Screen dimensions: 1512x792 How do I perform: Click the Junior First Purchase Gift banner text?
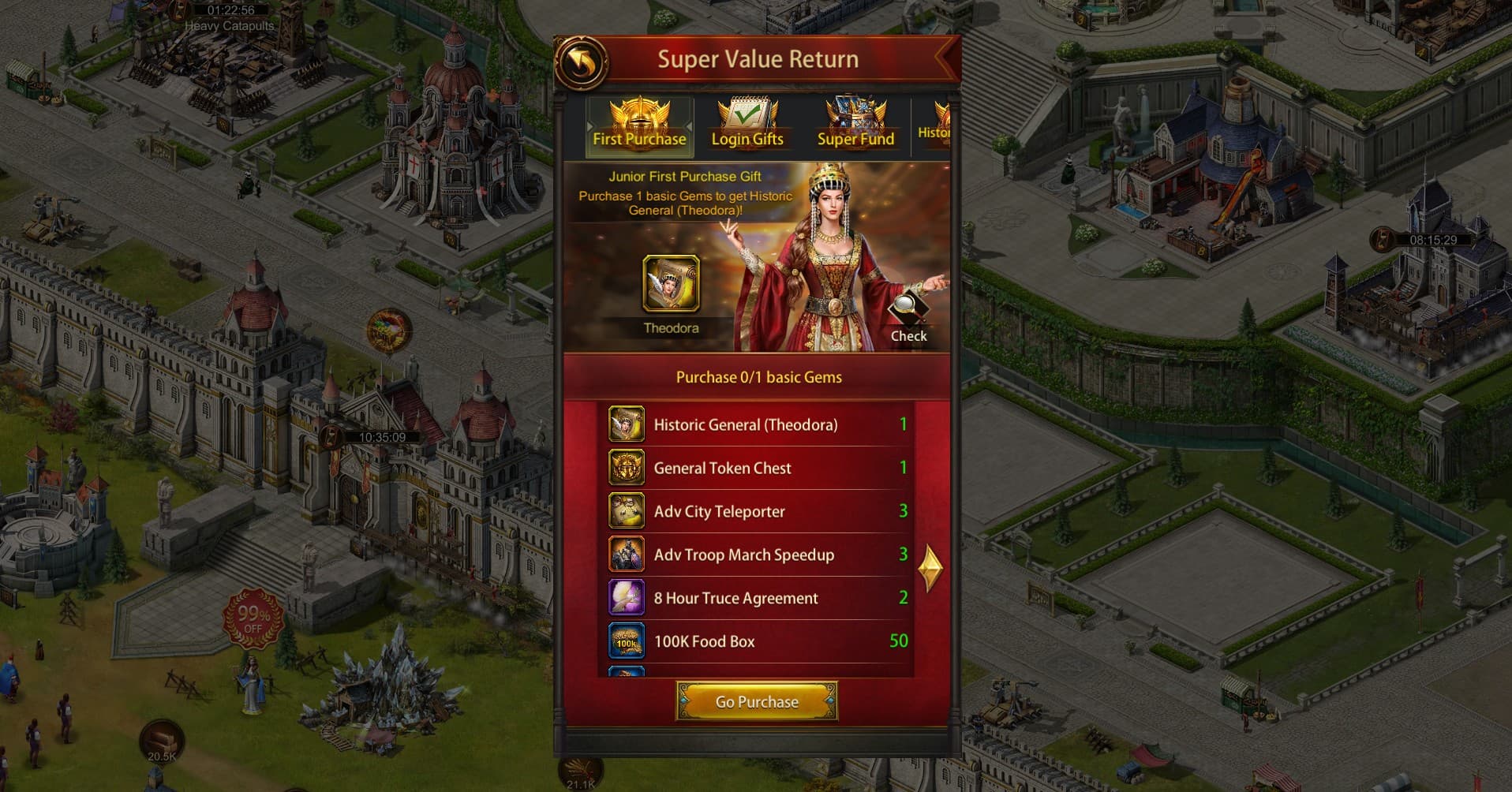point(685,177)
